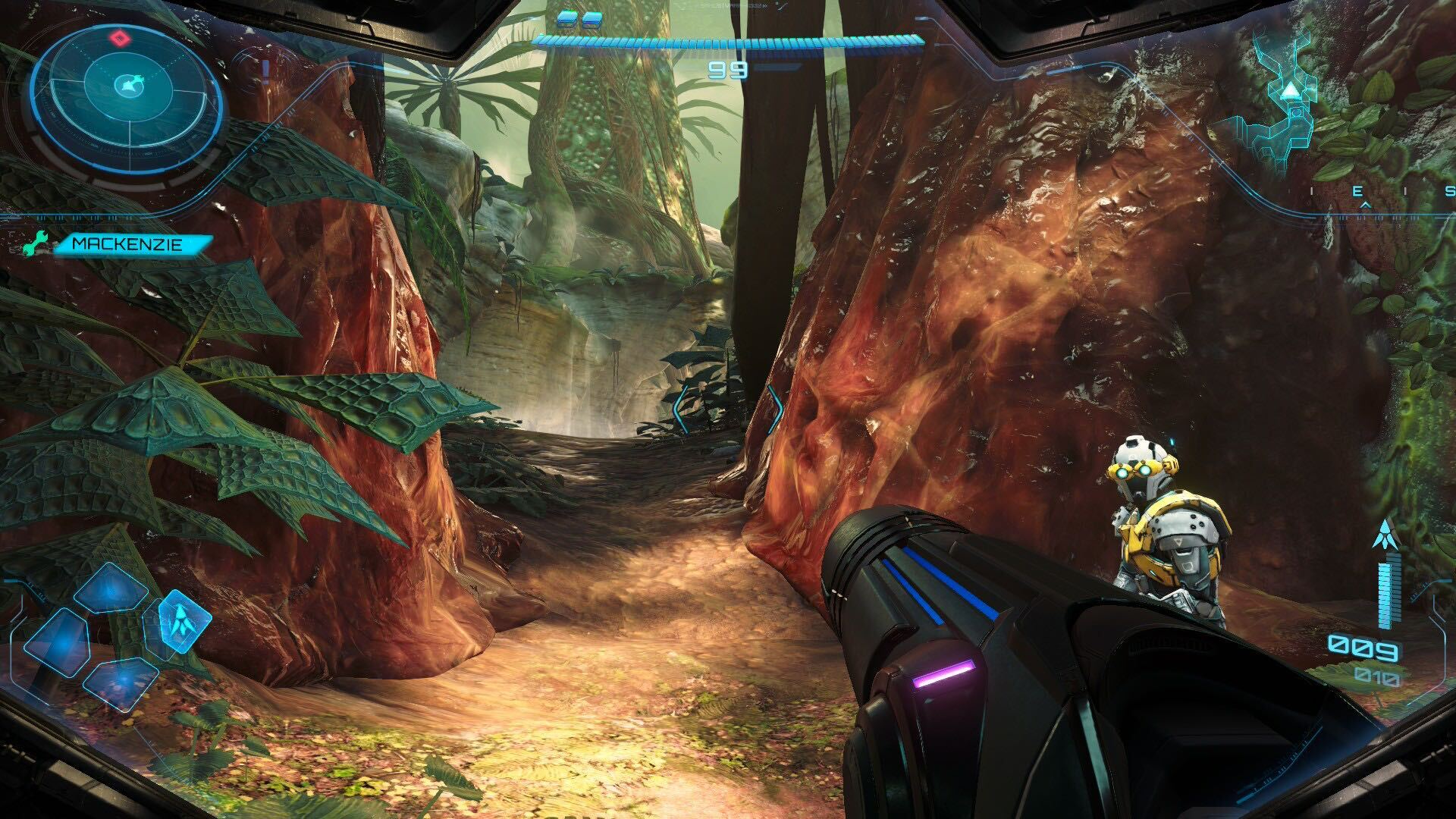Click the E heading on the compass

[x=1358, y=192]
